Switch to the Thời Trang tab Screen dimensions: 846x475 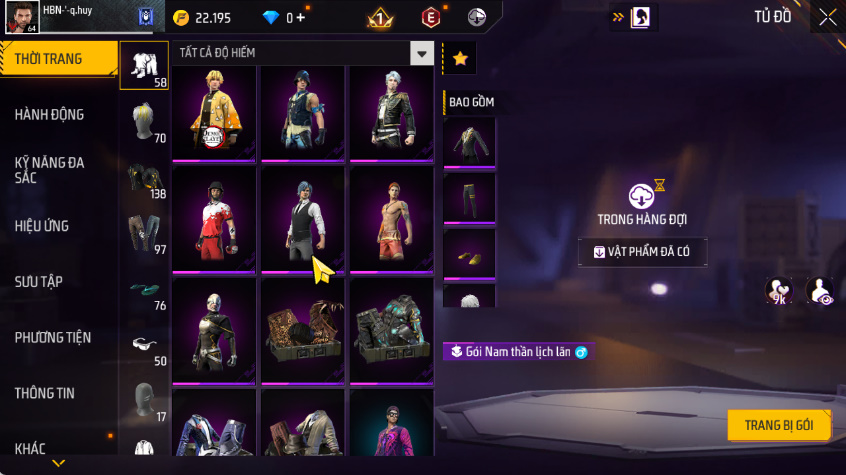[x=48, y=59]
